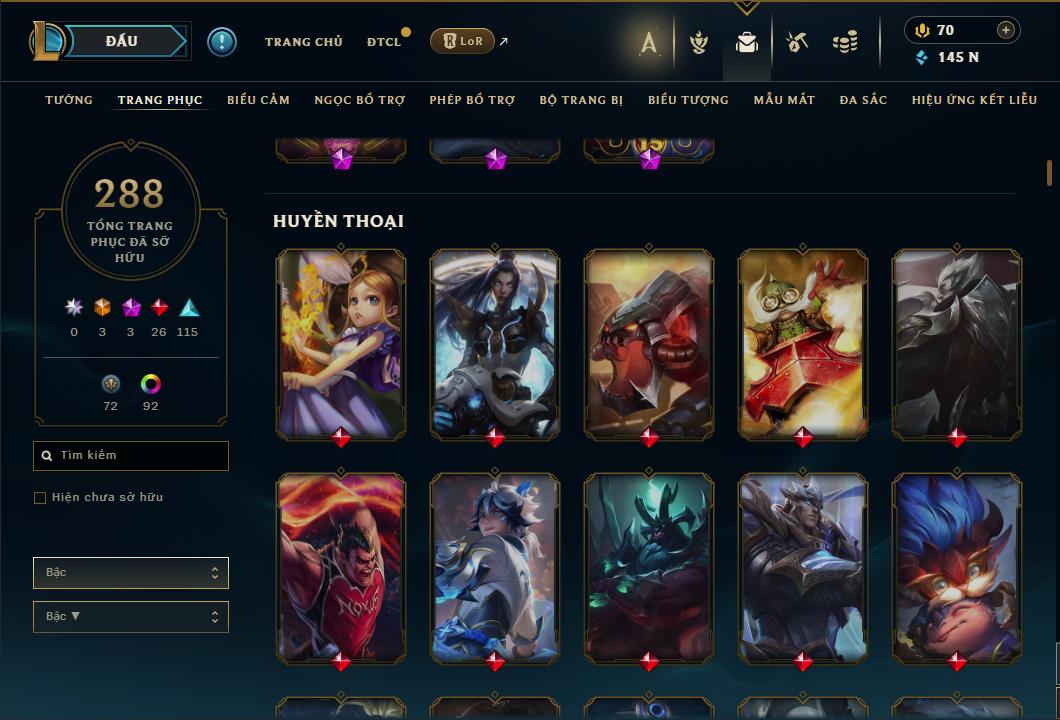Viewport: 1060px width, 720px height.
Task: Click the ĐẤU play button
Action: pyautogui.click(x=122, y=41)
